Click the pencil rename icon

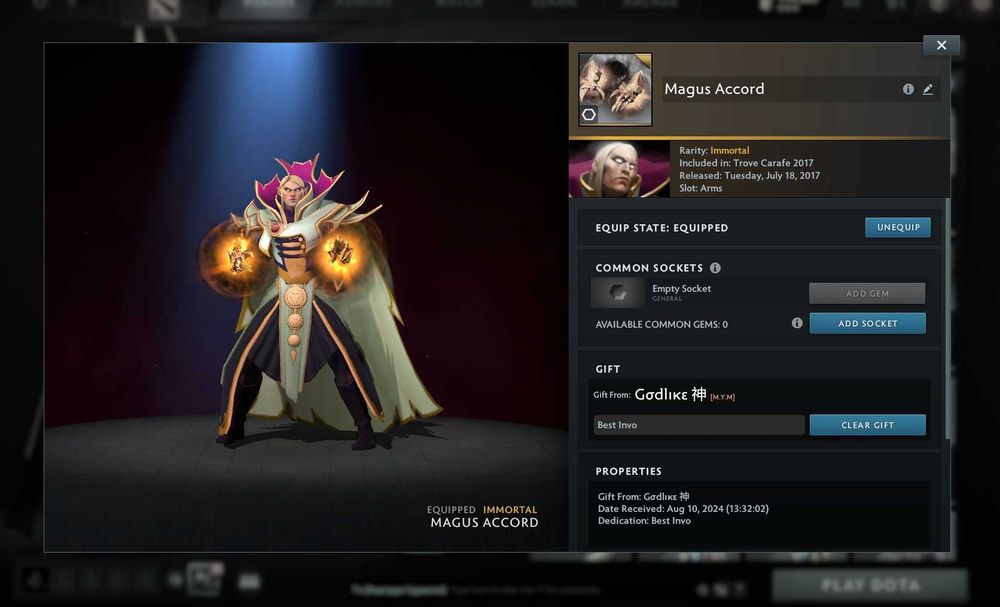tap(928, 89)
